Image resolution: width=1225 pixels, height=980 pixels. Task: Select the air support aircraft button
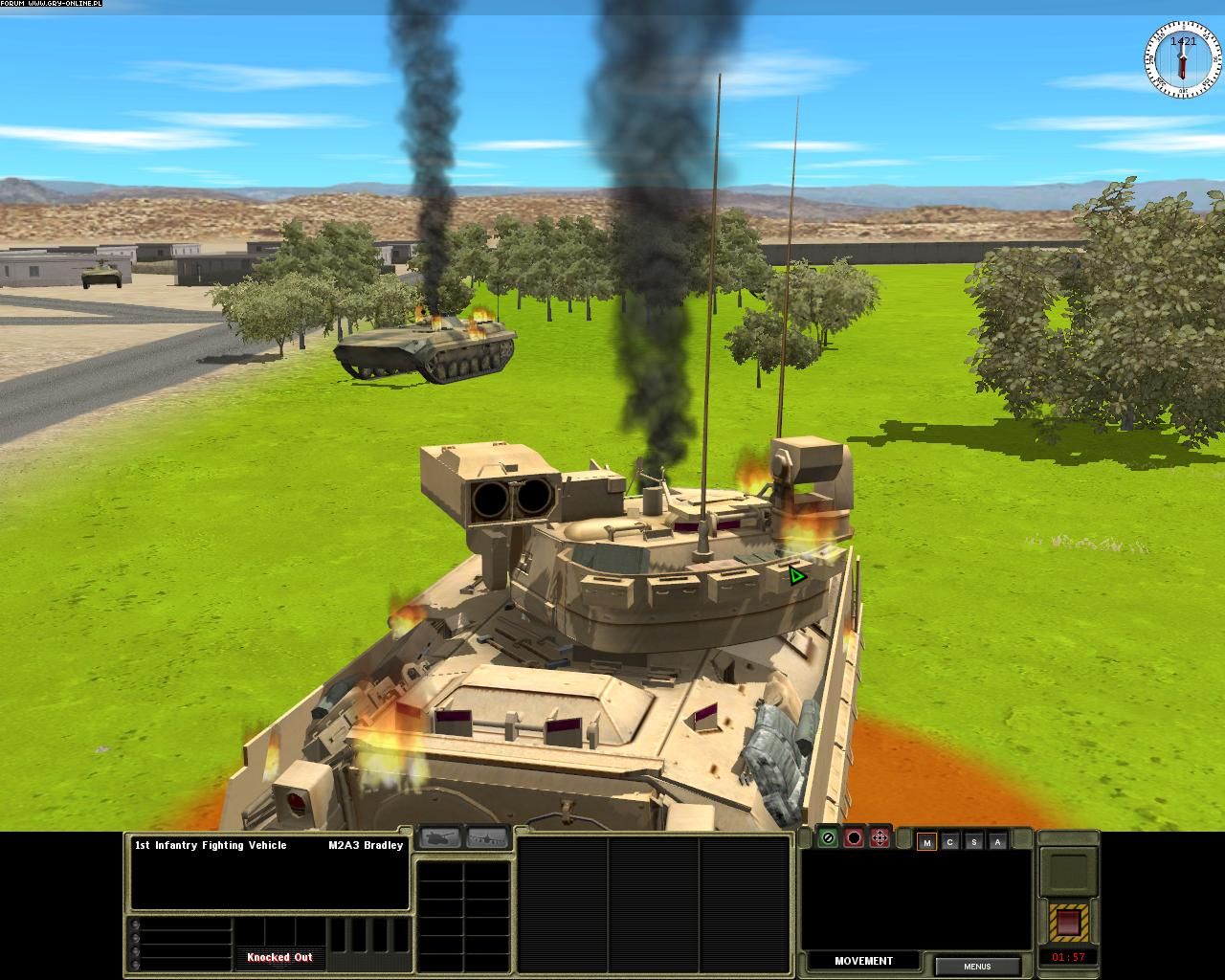tap(487, 838)
